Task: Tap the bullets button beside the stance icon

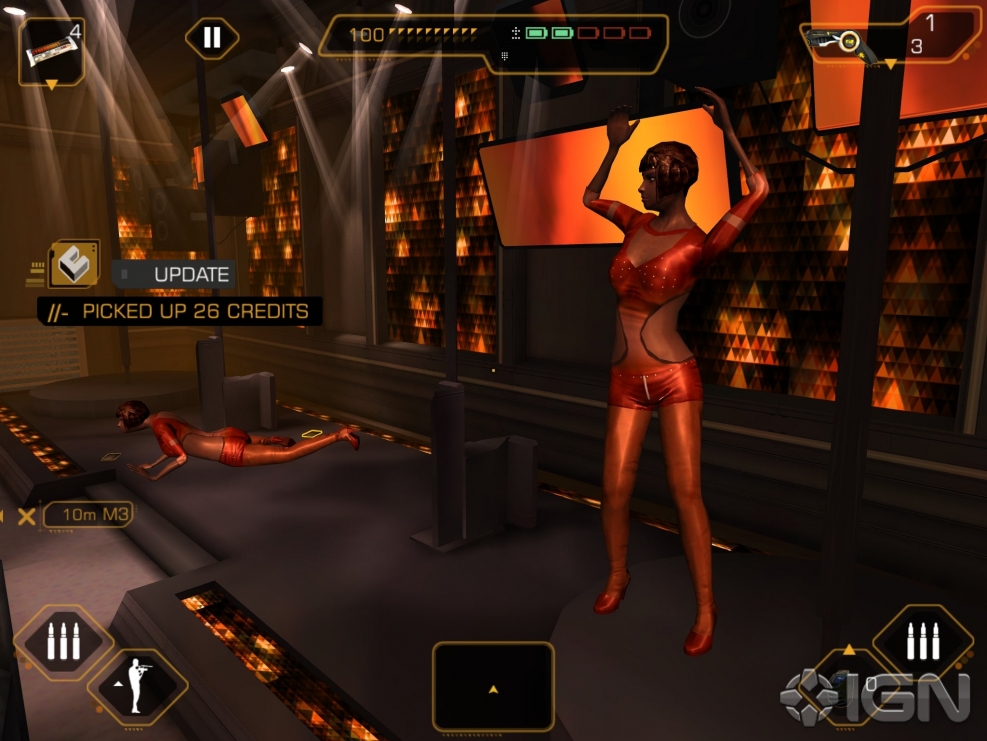Action: [63, 641]
